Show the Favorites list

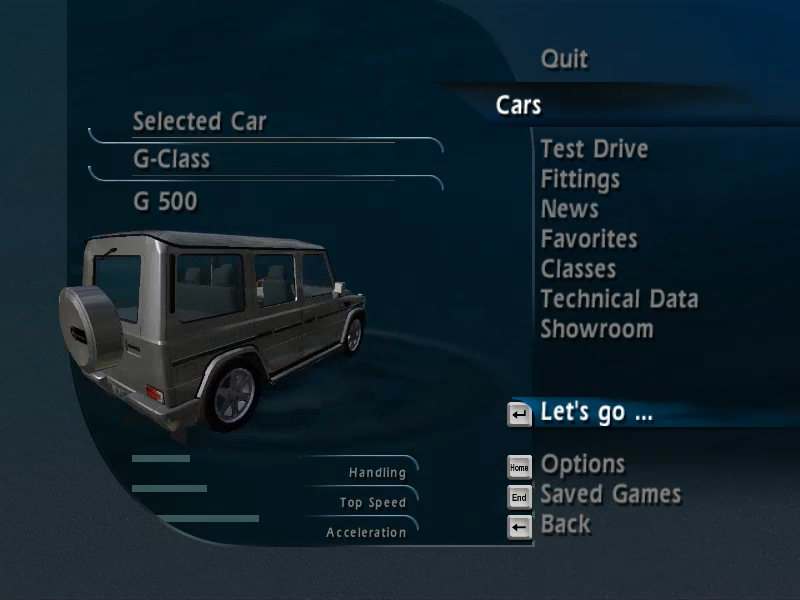click(588, 239)
